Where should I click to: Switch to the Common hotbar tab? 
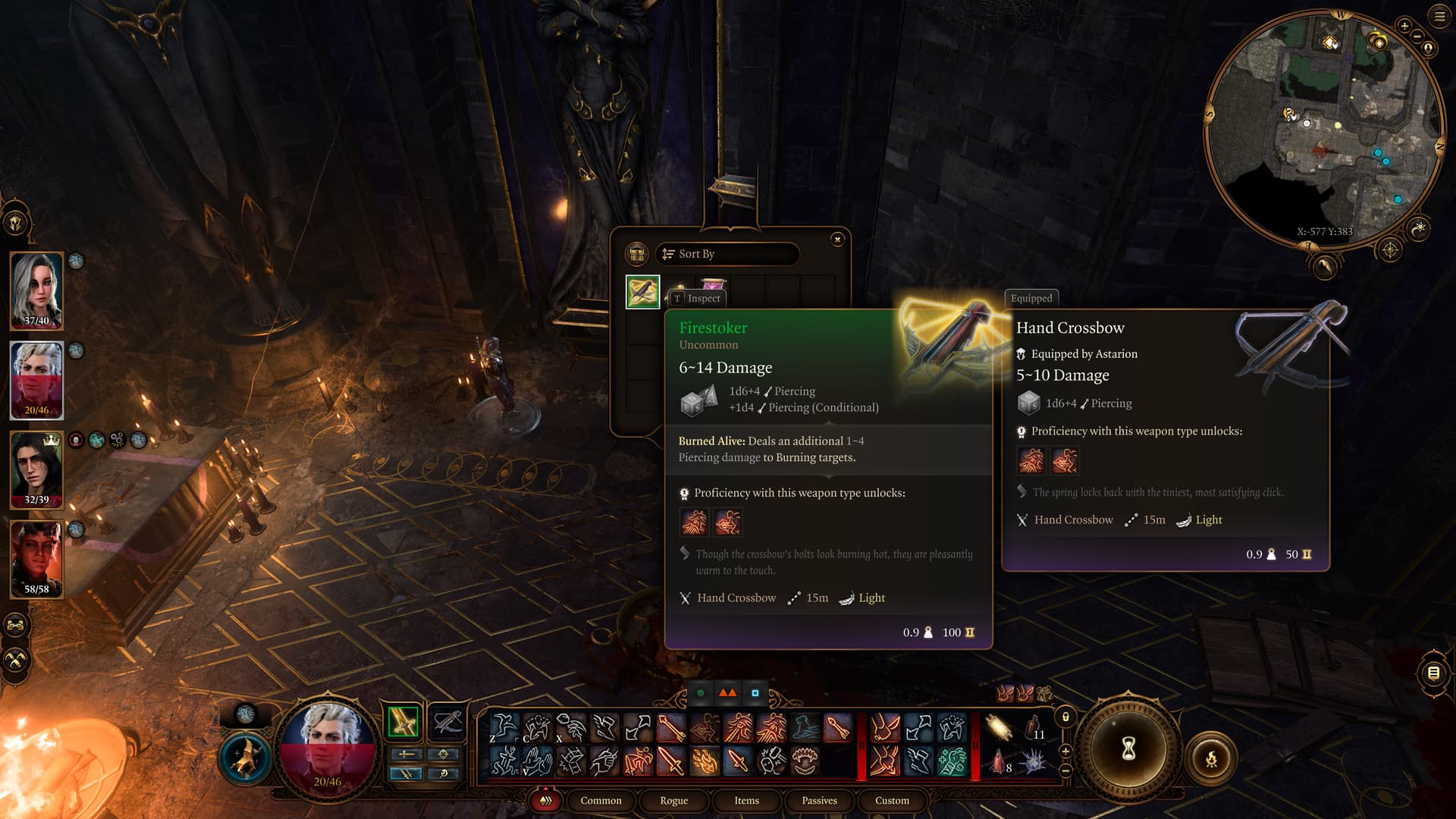tap(601, 801)
